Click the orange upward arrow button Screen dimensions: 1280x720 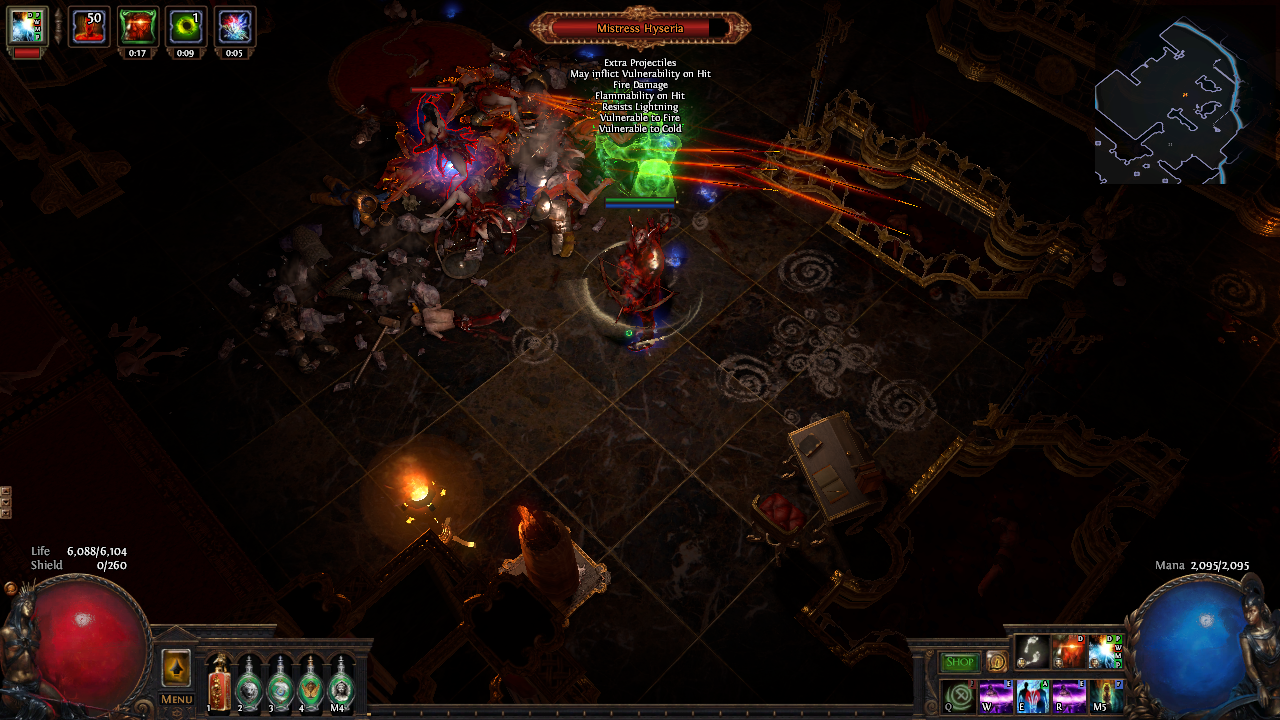coord(176,668)
